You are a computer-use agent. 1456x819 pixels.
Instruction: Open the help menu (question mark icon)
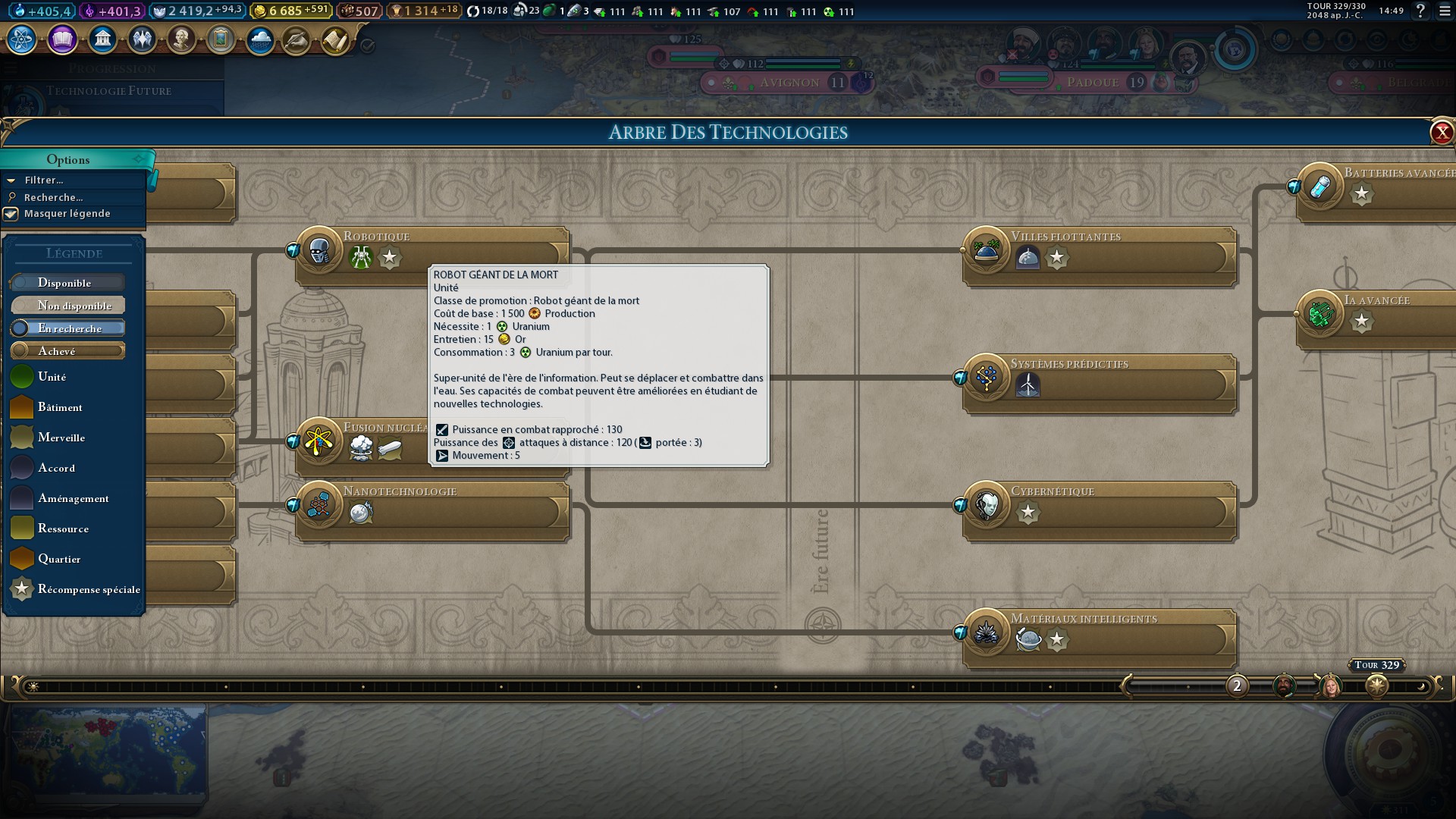click(1420, 11)
